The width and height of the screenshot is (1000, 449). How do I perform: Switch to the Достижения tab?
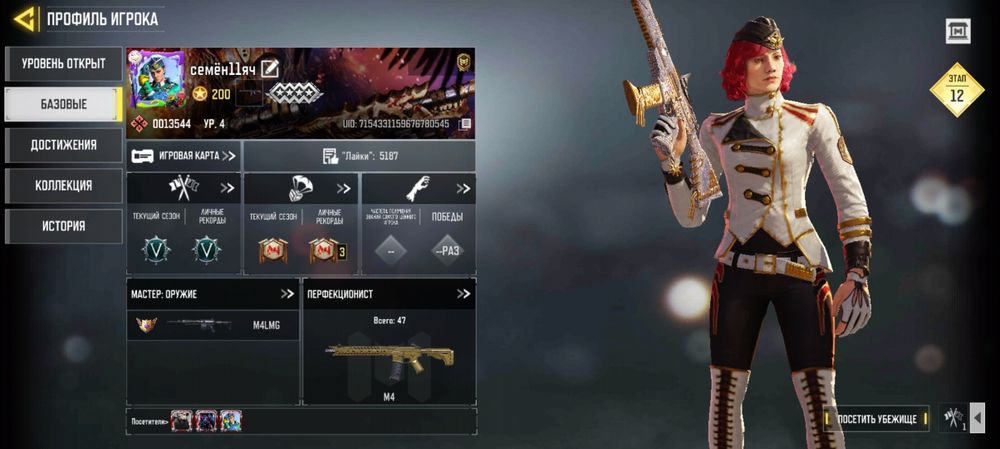[x=63, y=145]
